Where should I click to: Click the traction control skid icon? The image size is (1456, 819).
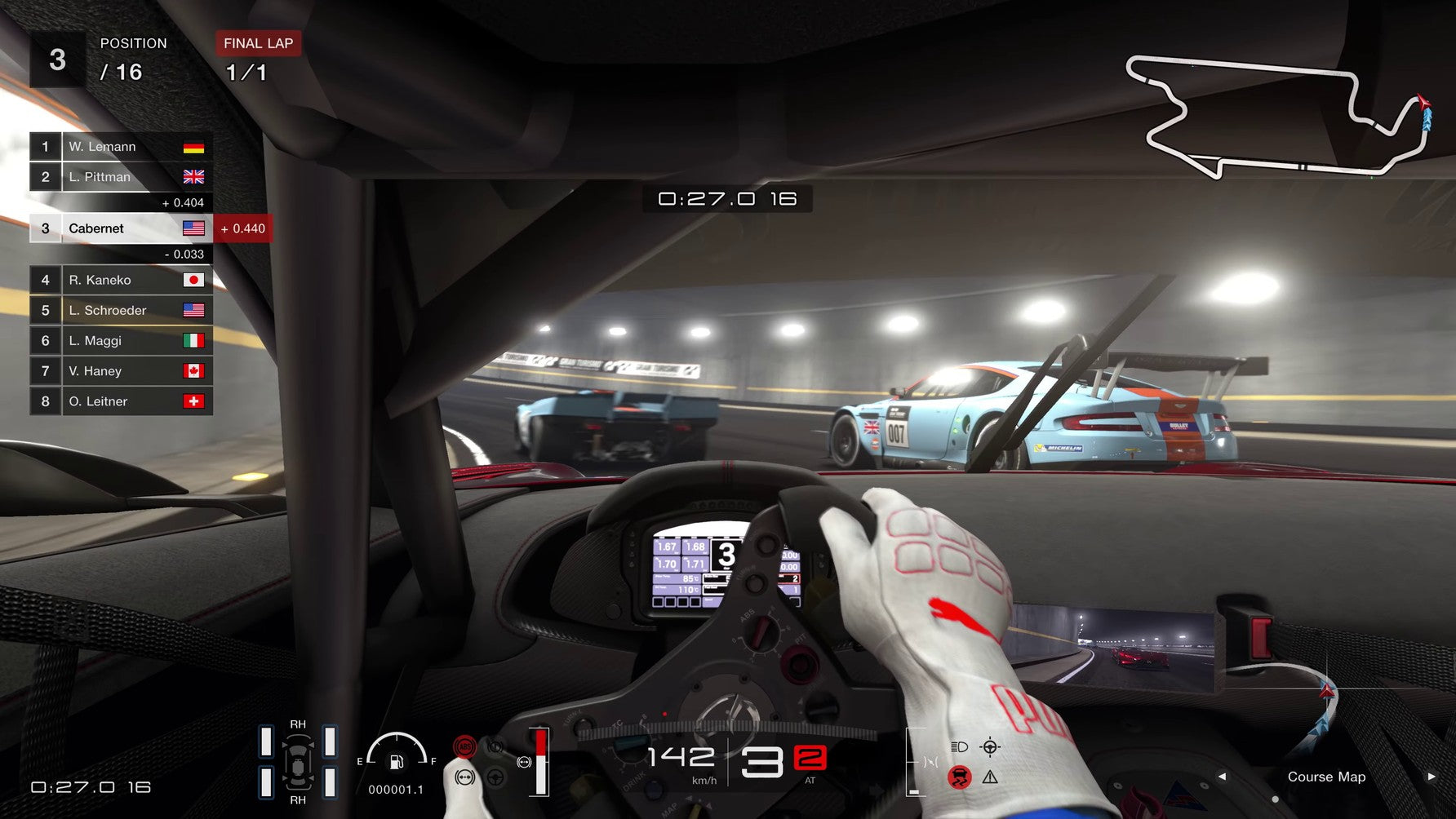[x=960, y=778]
